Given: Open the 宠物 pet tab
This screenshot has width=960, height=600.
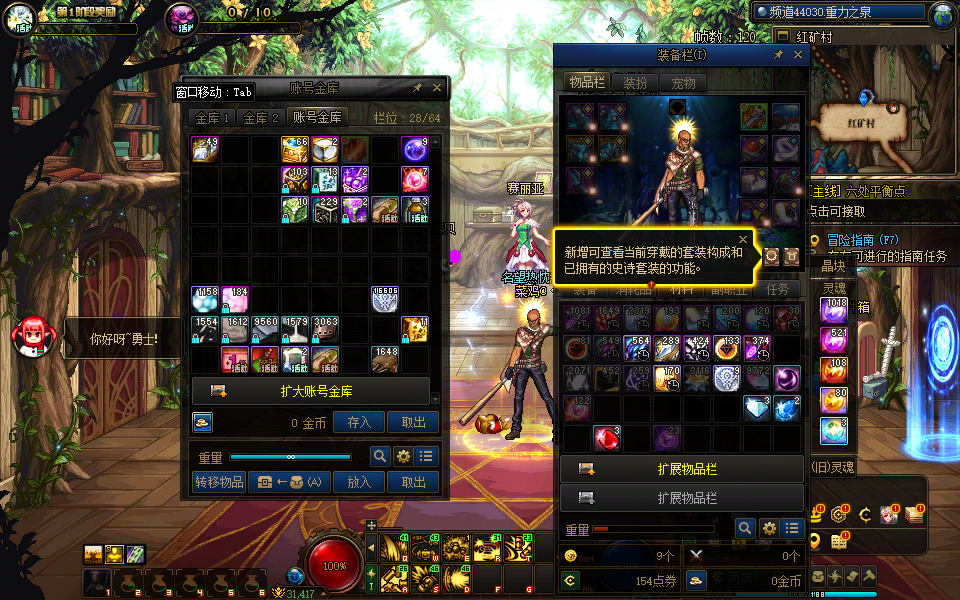Looking at the screenshot, I should pyautogui.click(x=683, y=83).
